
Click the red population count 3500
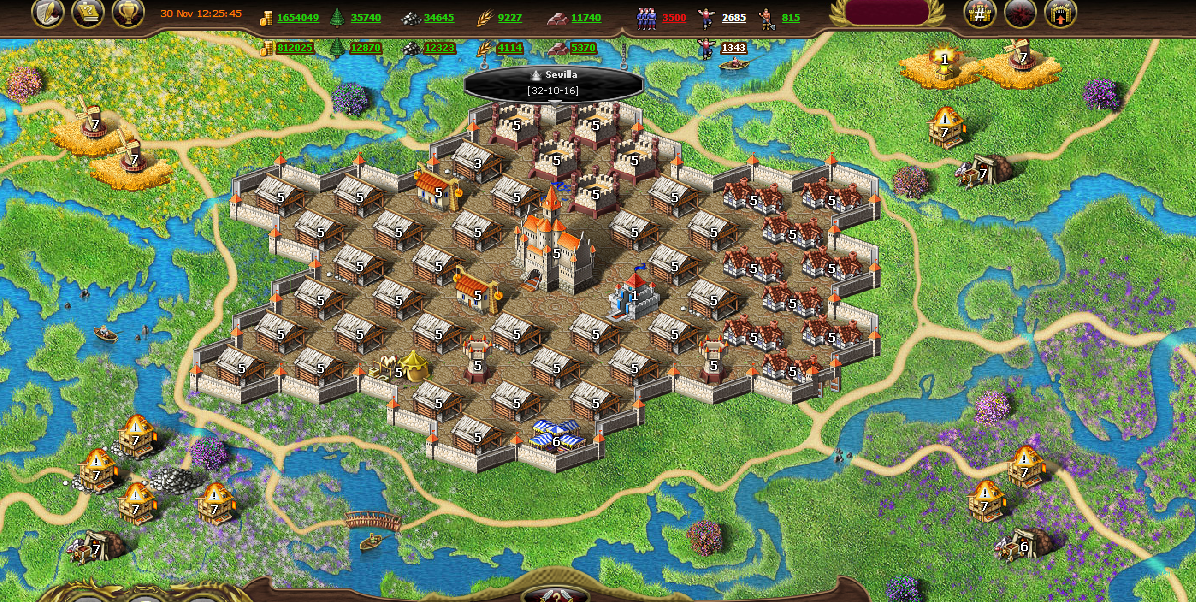[x=674, y=18]
